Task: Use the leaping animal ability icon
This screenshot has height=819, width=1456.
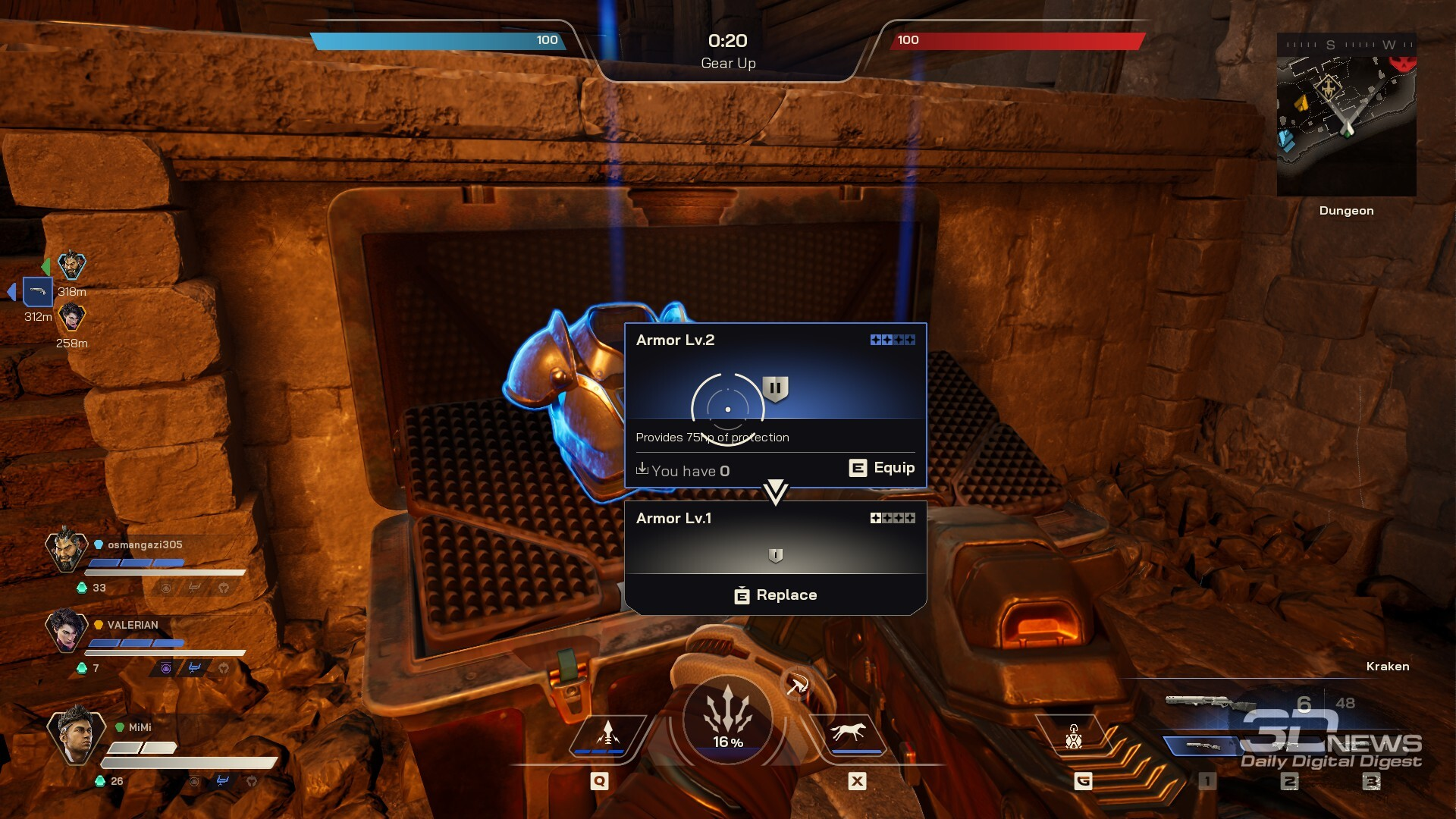Action: [848, 733]
